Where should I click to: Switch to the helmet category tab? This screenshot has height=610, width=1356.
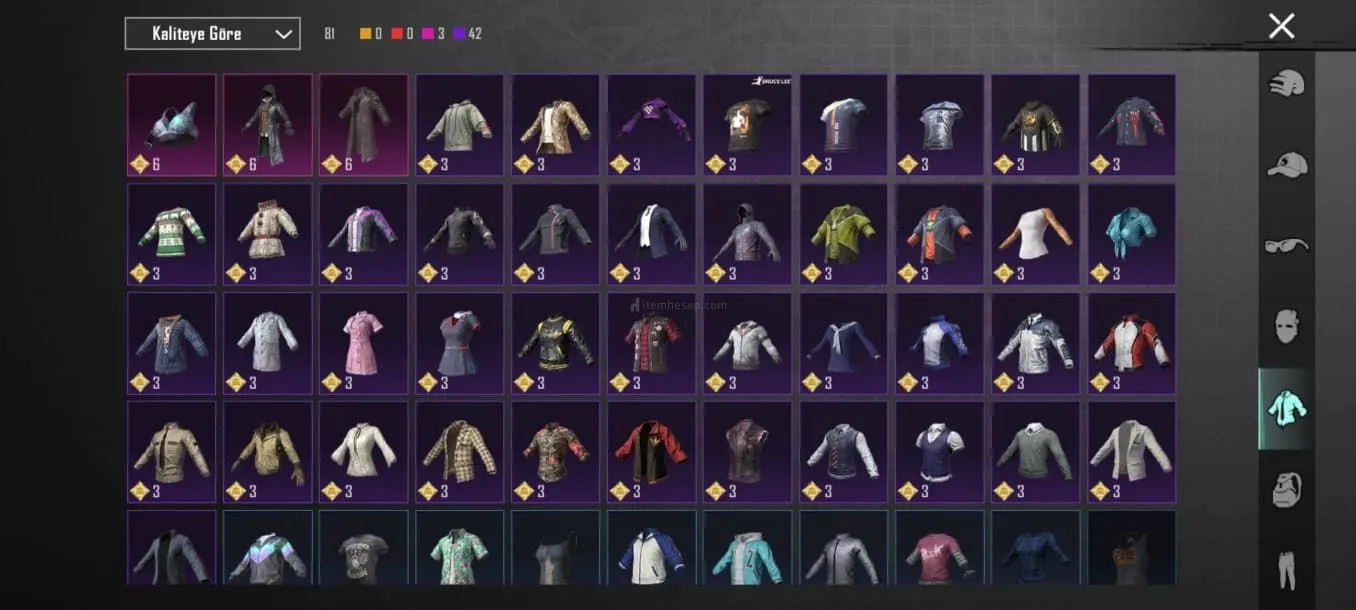(x=1286, y=84)
